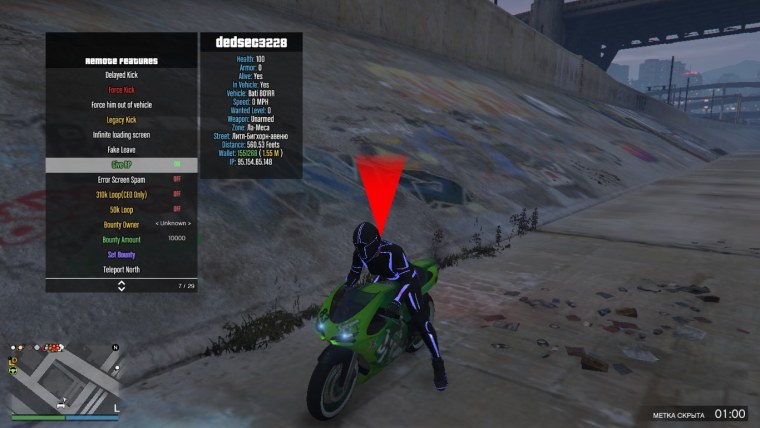
Task: Toggle Error Screen Spam on
Action: [x=121, y=180]
